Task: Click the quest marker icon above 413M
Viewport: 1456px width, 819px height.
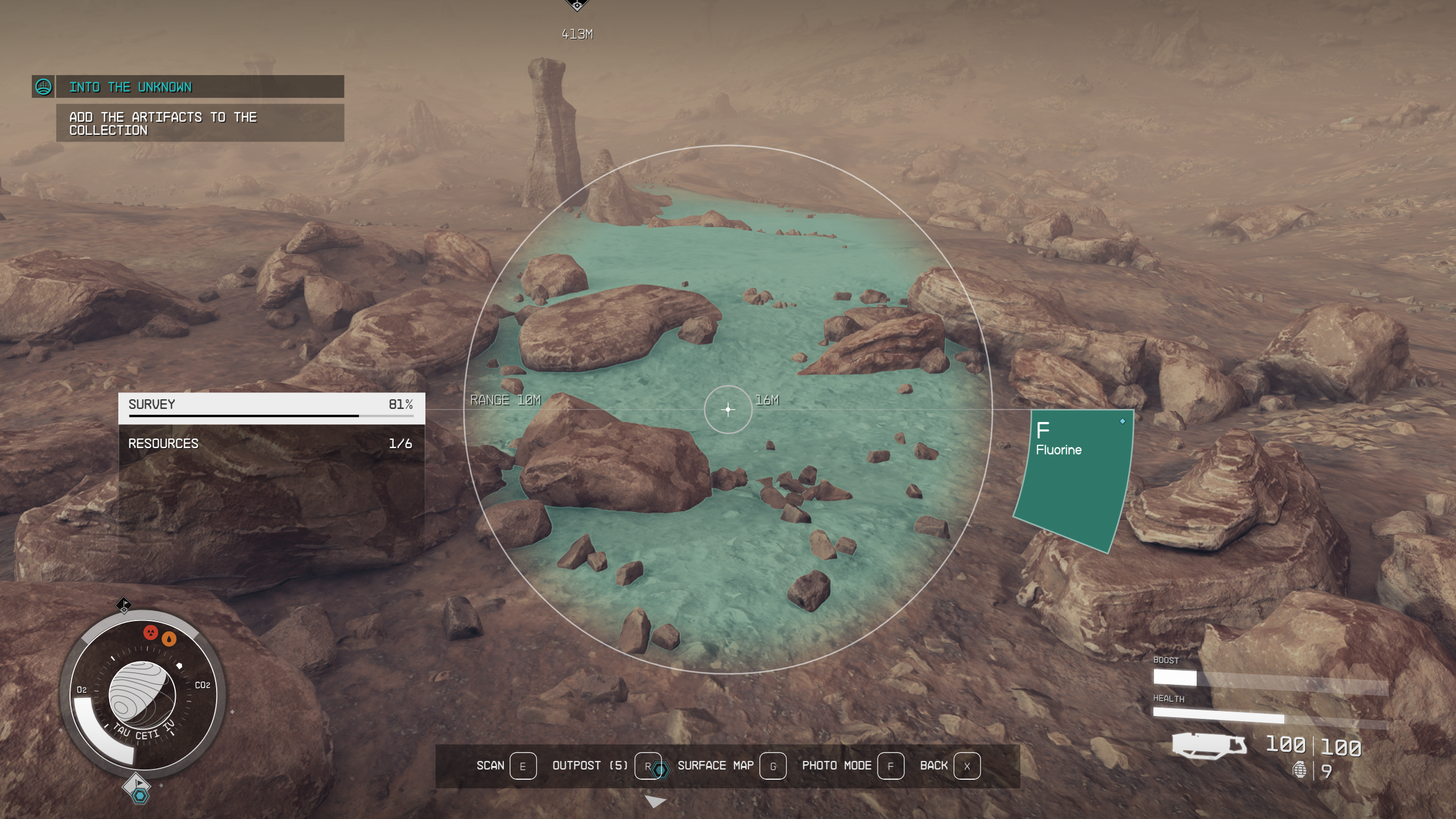Action: click(577, 6)
